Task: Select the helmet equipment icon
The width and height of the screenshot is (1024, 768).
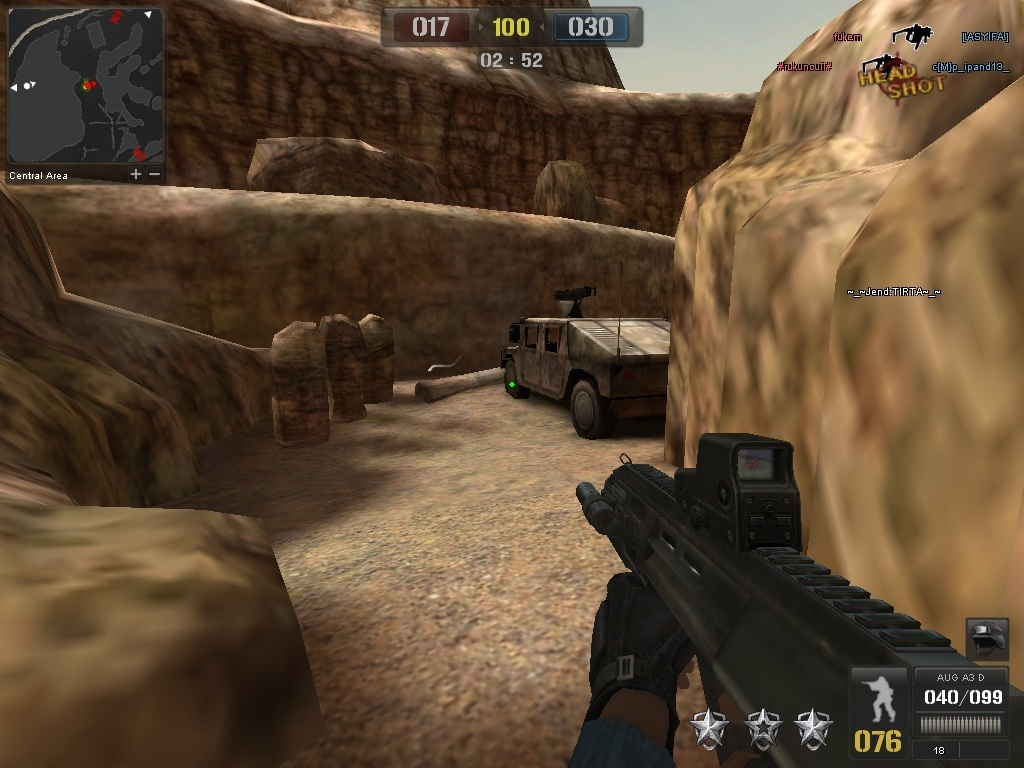Action: pyautogui.click(x=986, y=639)
